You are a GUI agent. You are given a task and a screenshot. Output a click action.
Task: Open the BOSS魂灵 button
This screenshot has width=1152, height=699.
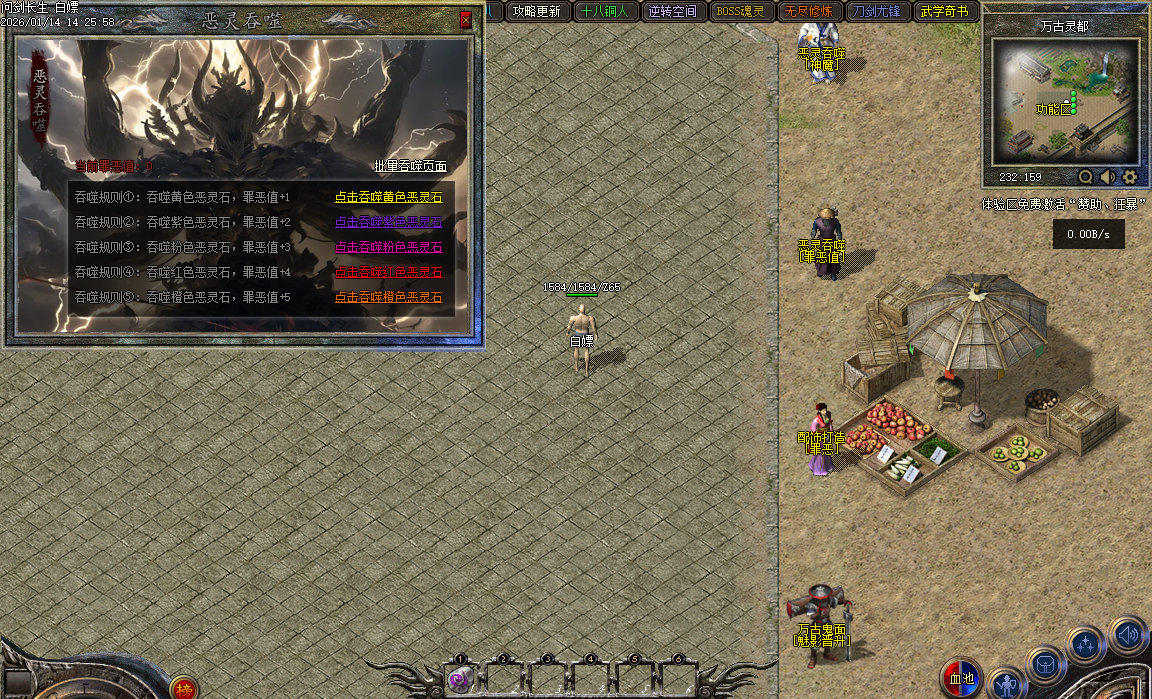click(740, 12)
